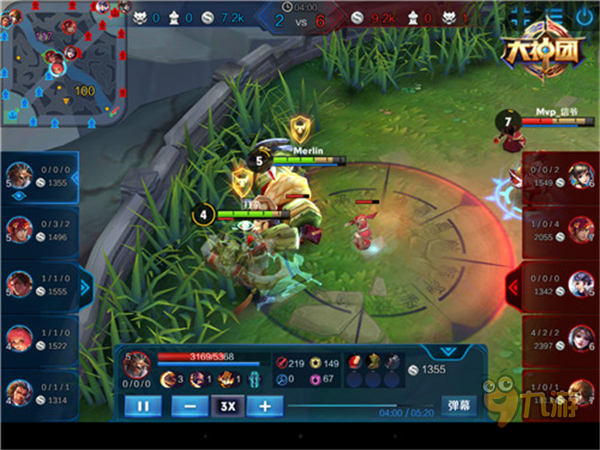Select blue team player with 1555 gold
Screen dimensions: 600x450
[x=40, y=283]
